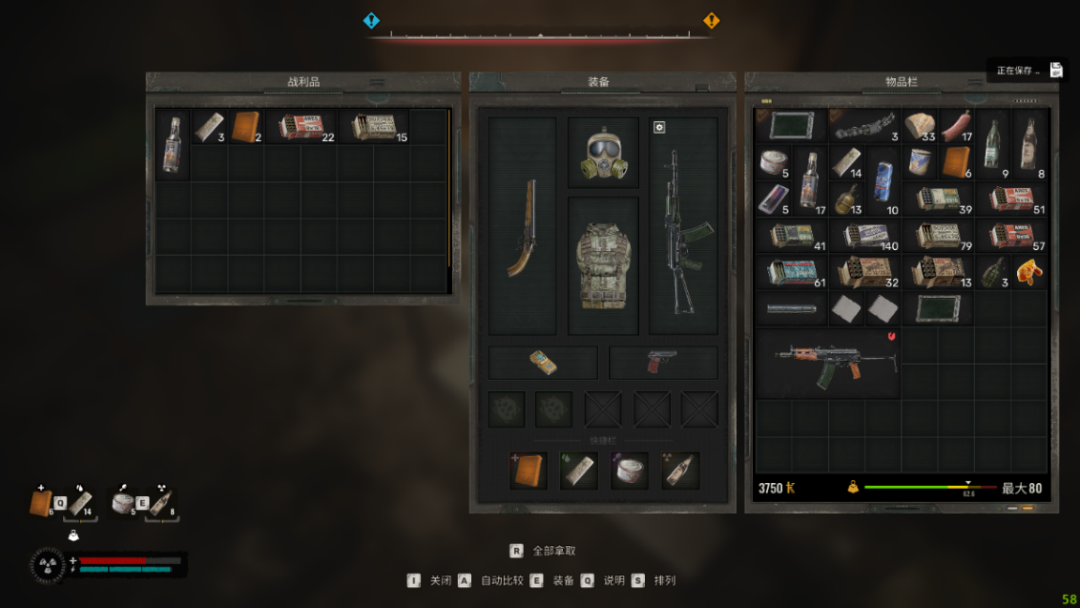Choose the canned food quick slot
The image size is (1080, 608).
(x=630, y=470)
